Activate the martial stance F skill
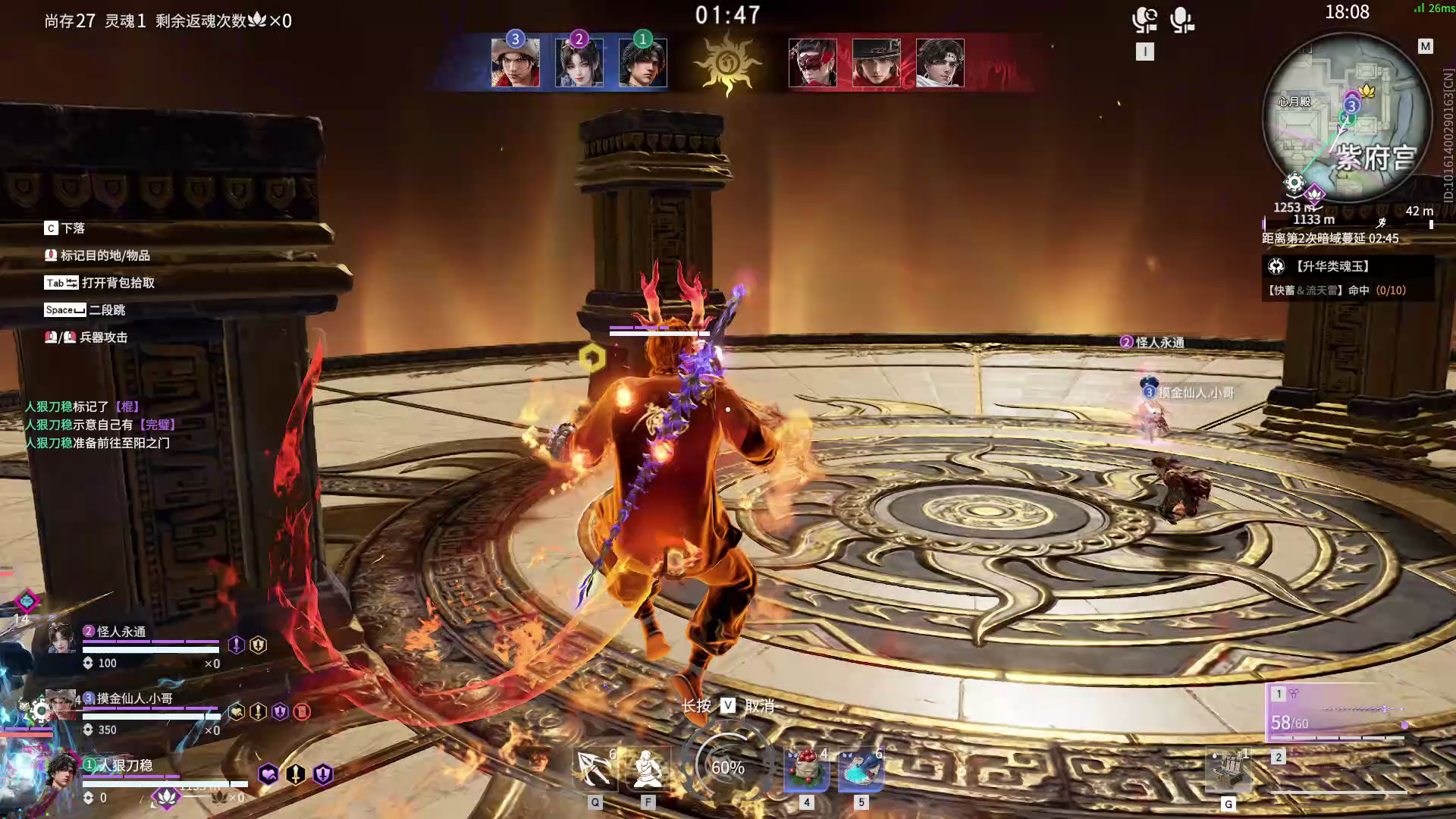 (648, 768)
